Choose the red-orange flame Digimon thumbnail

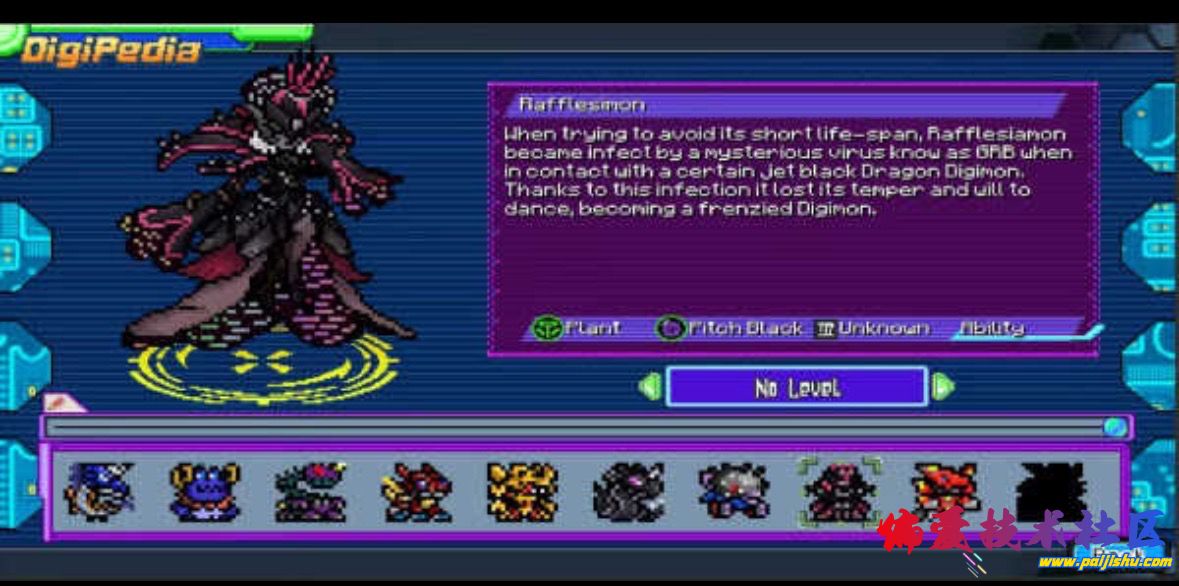(x=946, y=491)
